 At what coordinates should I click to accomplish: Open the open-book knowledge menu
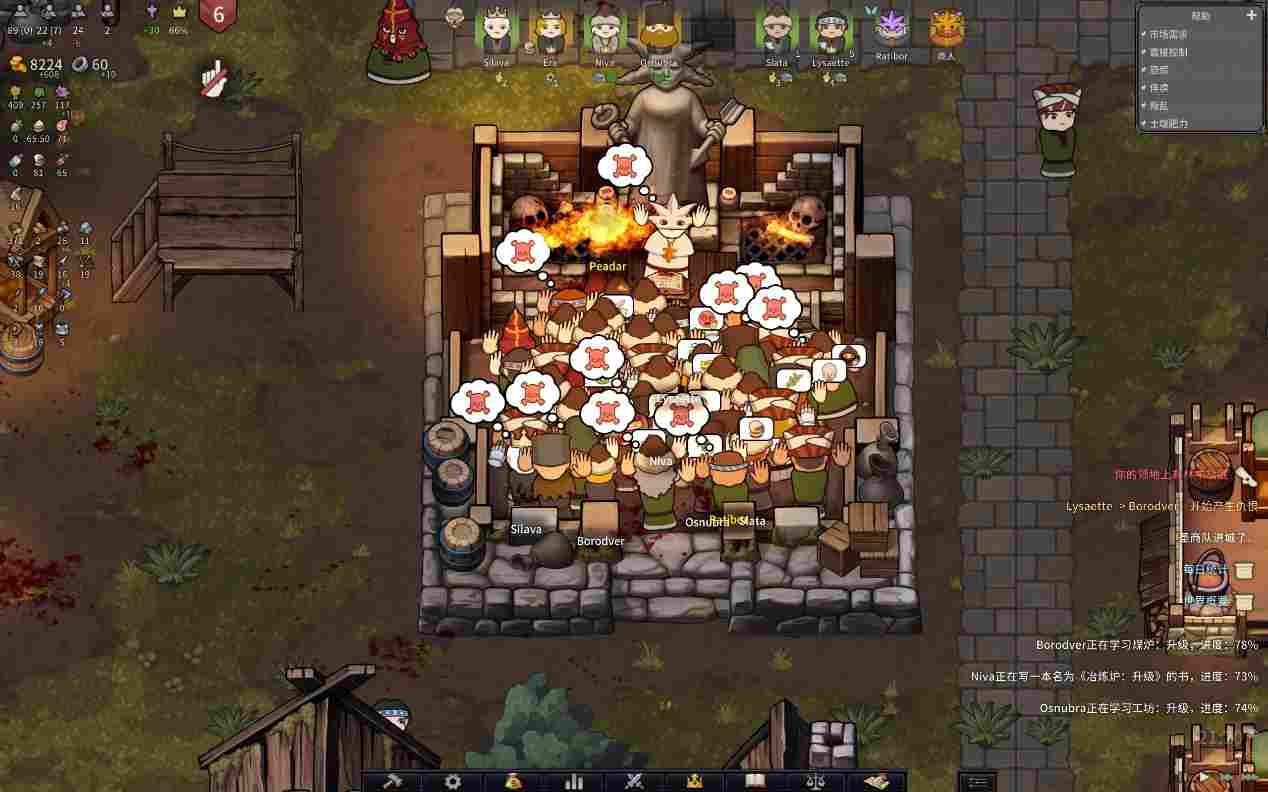click(x=755, y=781)
